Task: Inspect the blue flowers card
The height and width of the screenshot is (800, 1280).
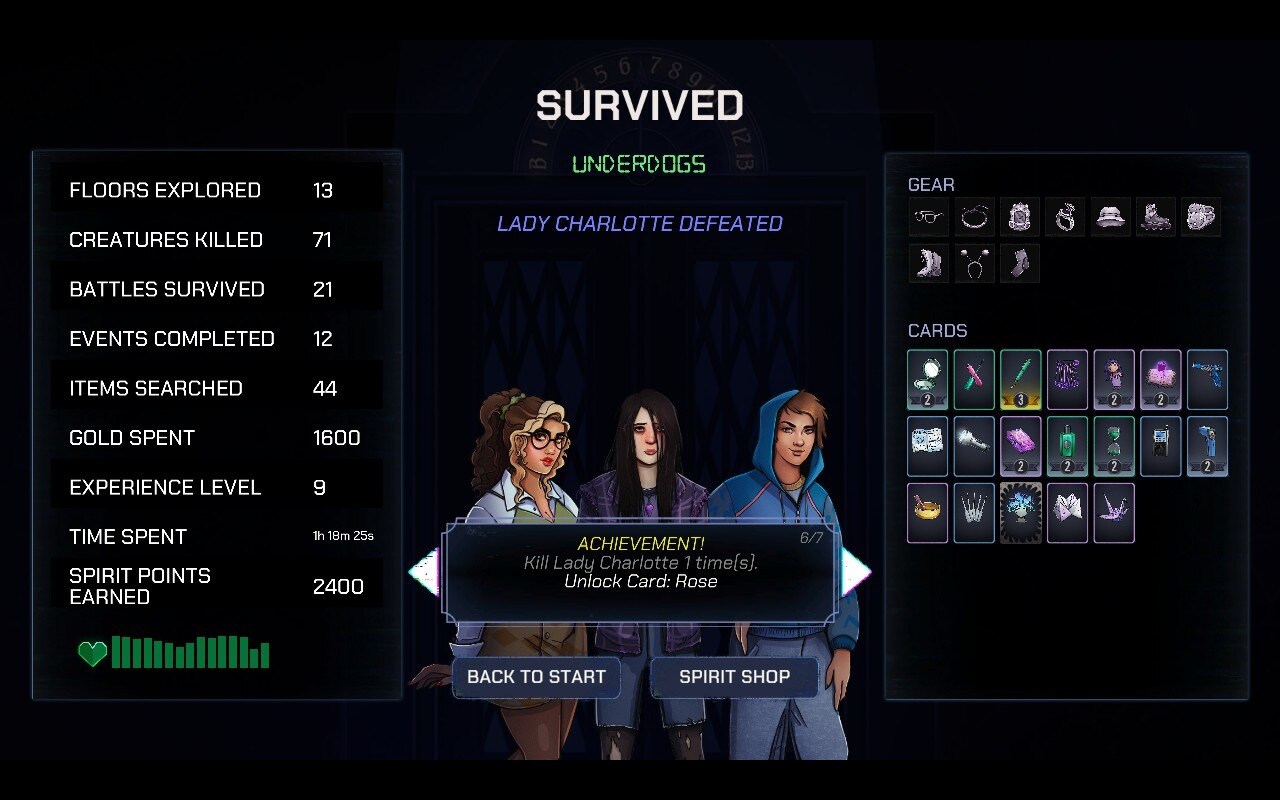Action: coord(1020,513)
